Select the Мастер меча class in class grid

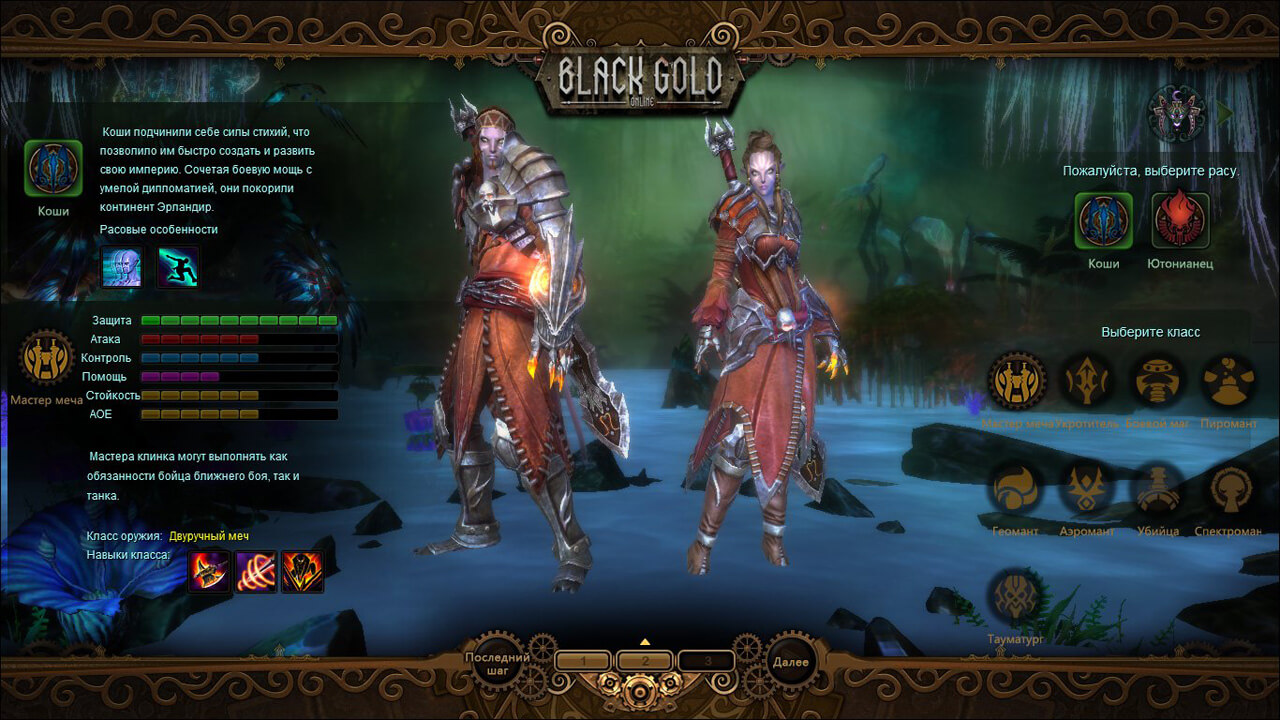1017,381
